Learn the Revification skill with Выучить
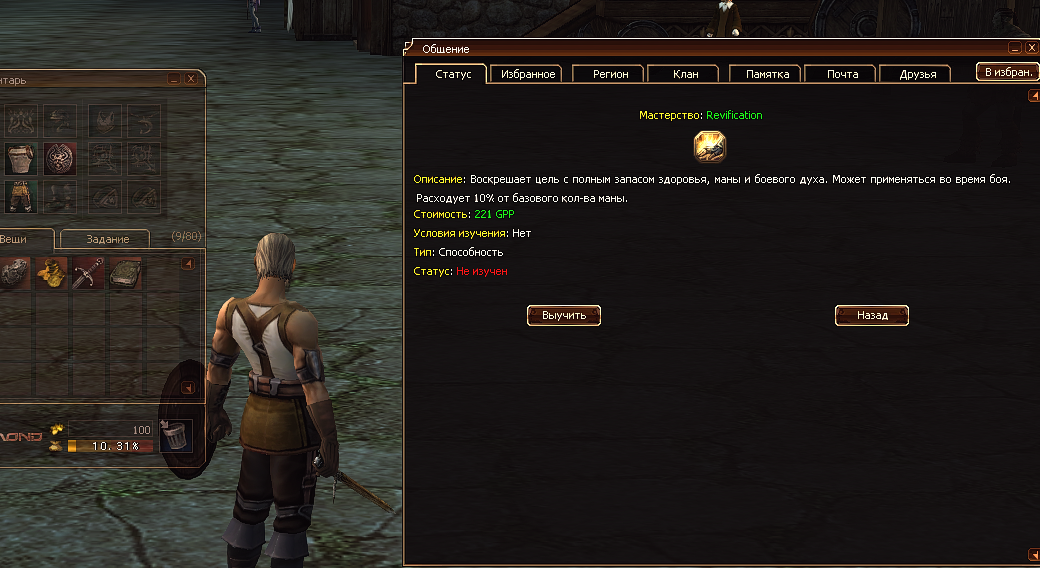 (x=564, y=315)
